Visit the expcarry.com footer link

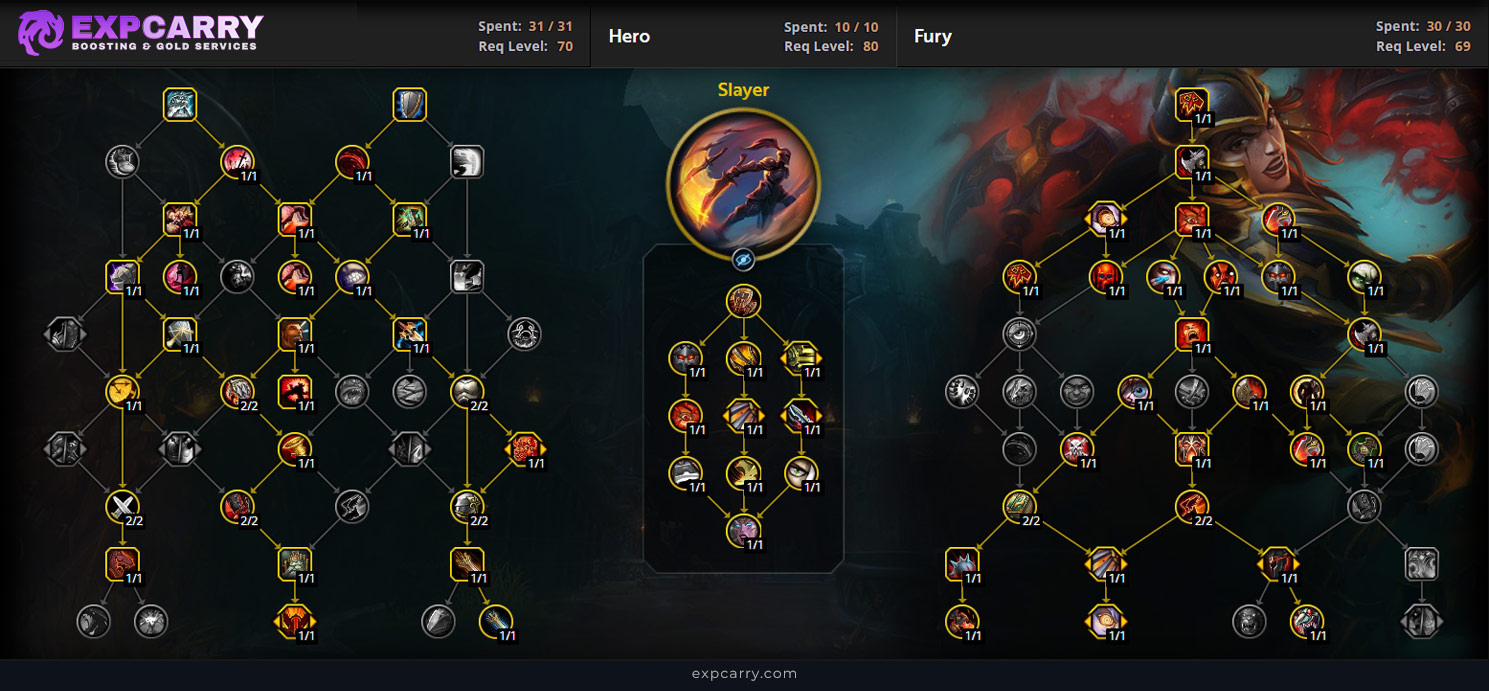point(744,673)
